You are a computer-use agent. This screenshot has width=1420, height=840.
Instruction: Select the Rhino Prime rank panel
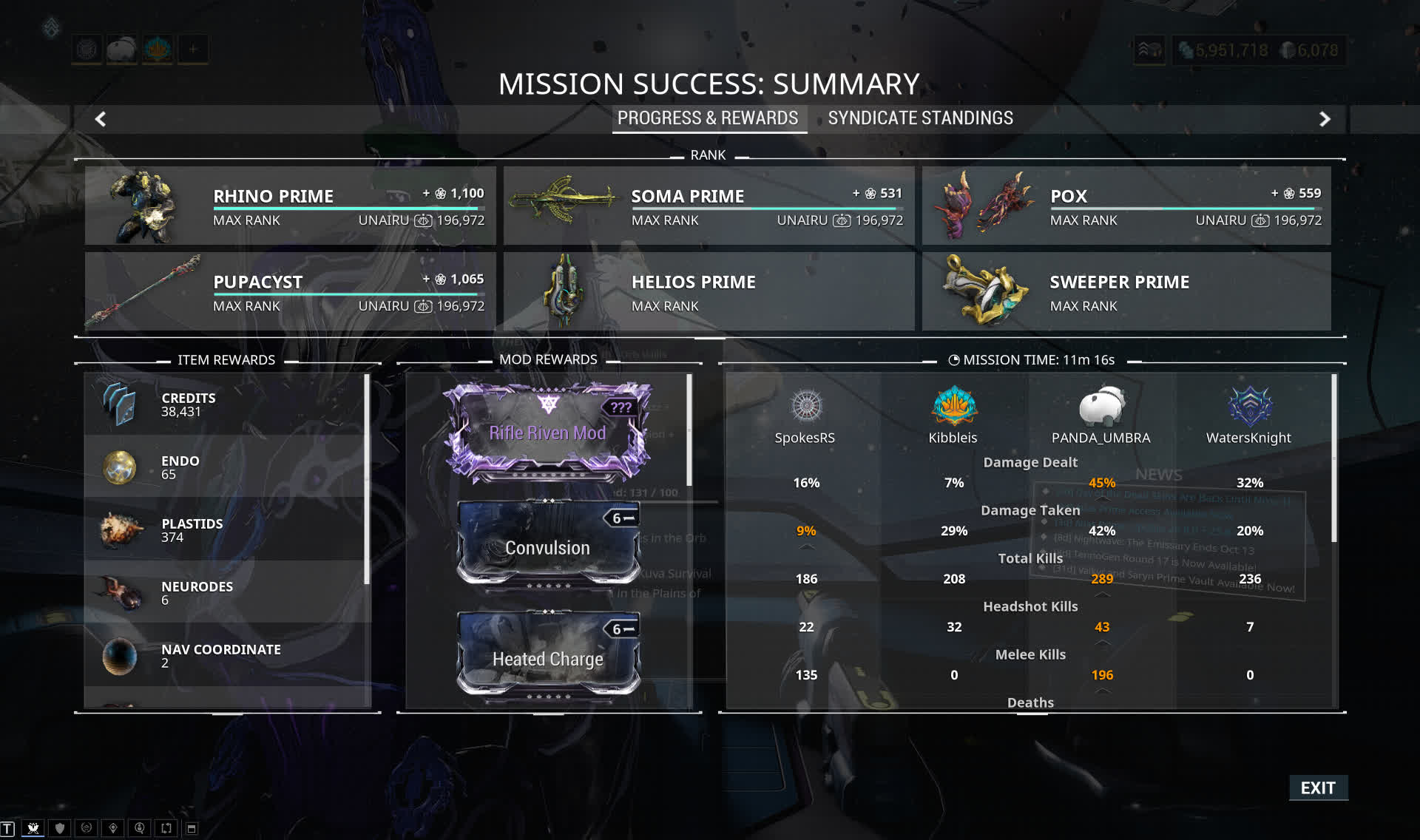click(289, 206)
